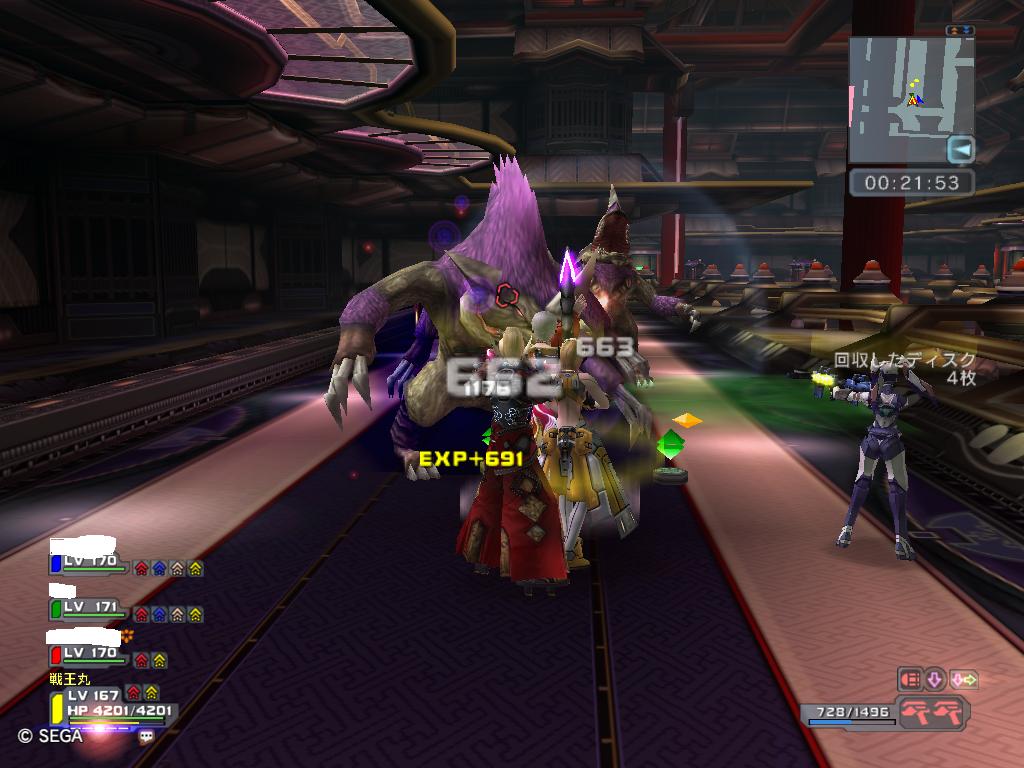Click the red buff icon above LV 167
This screenshot has width=1024, height=768.
[x=134, y=692]
